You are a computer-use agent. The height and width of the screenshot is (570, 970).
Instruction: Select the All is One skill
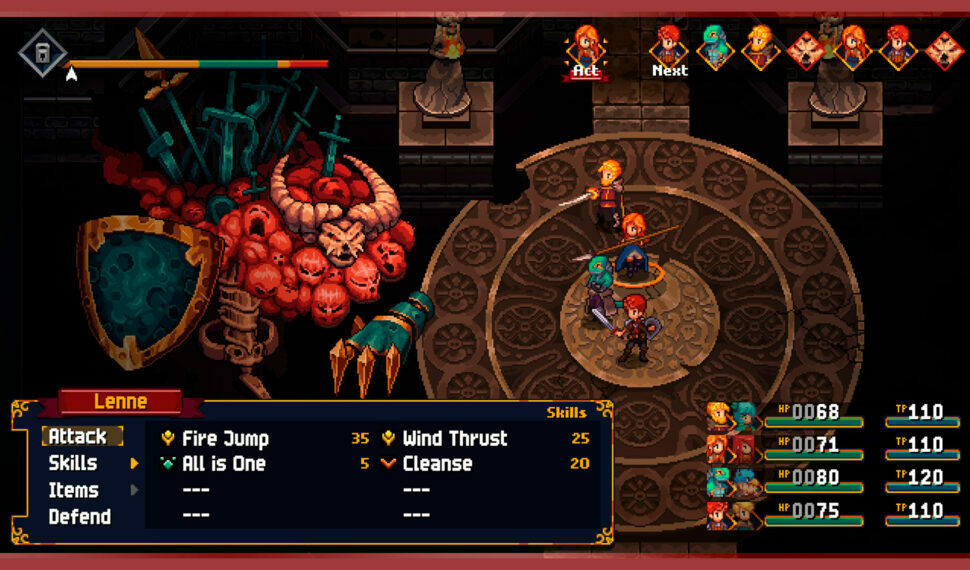coord(223,464)
